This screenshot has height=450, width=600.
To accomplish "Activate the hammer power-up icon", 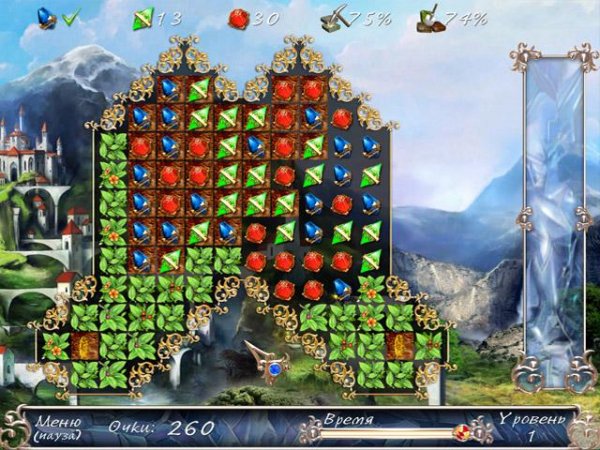I will click(335, 17).
